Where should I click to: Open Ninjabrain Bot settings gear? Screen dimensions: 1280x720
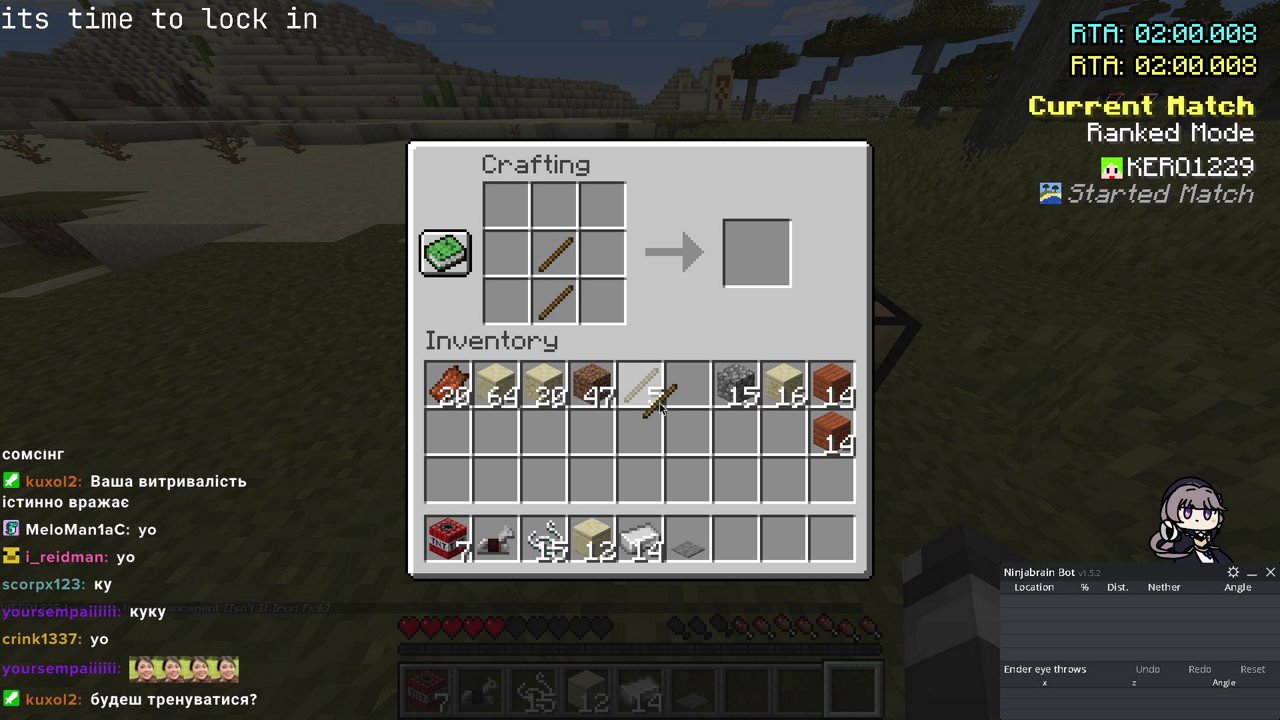click(1233, 572)
